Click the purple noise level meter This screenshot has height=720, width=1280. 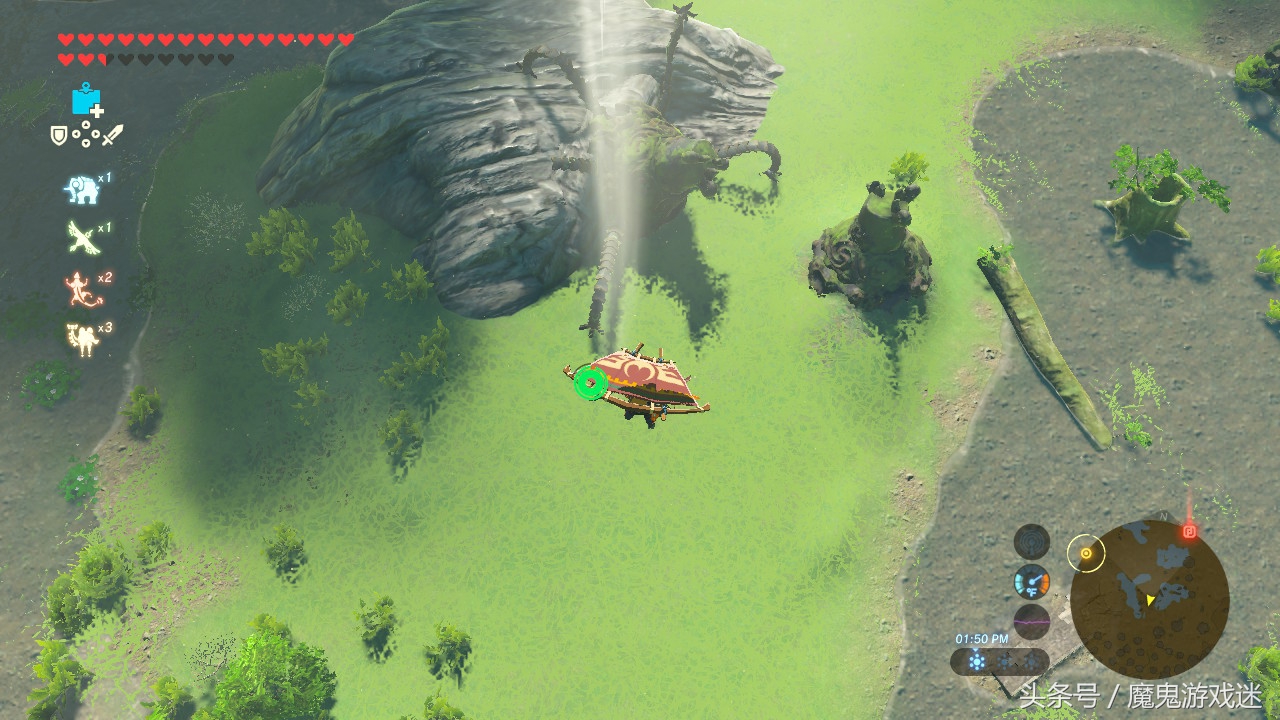(1031, 621)
